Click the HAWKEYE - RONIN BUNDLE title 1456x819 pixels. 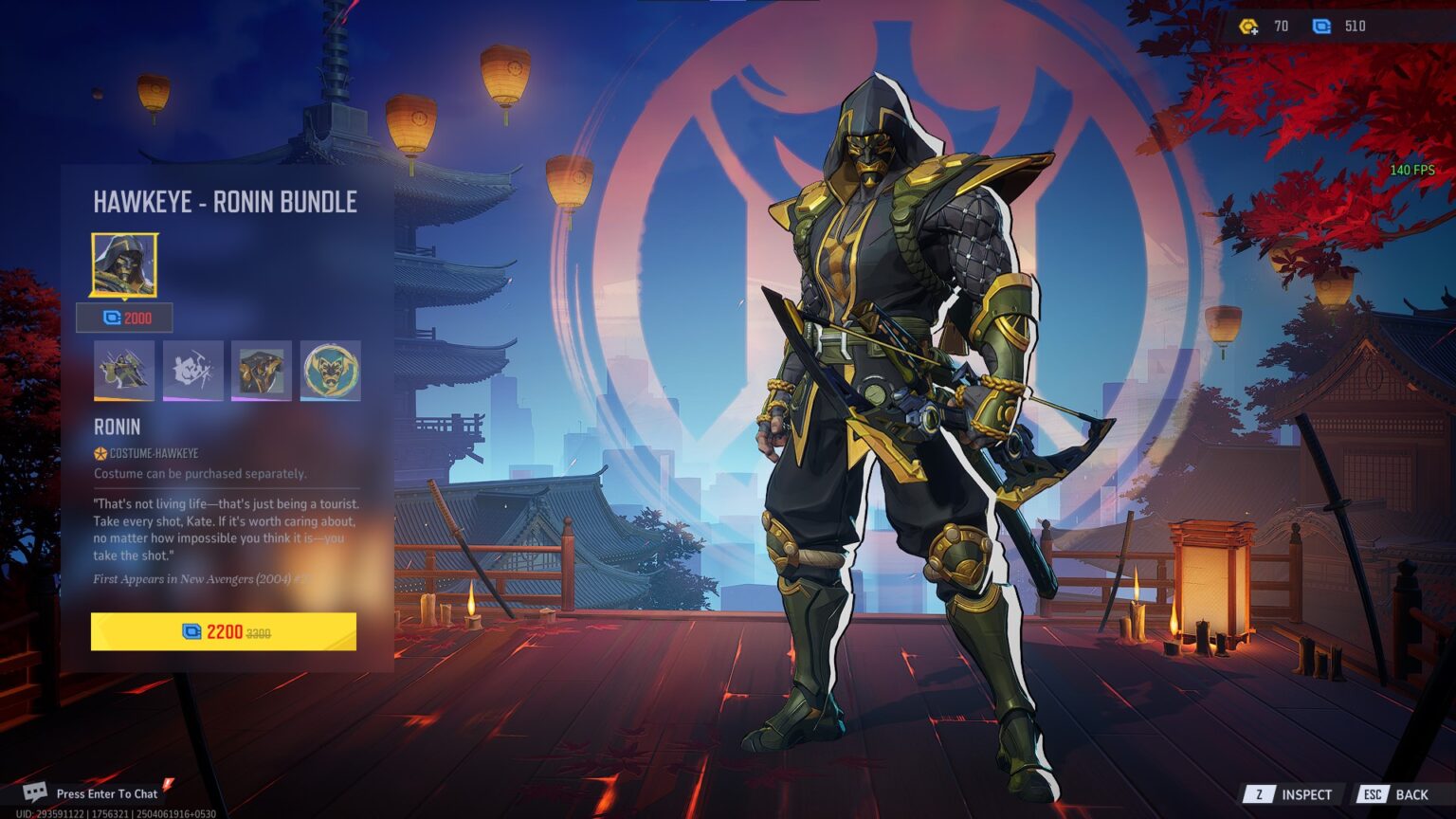[x=225, y=203]
